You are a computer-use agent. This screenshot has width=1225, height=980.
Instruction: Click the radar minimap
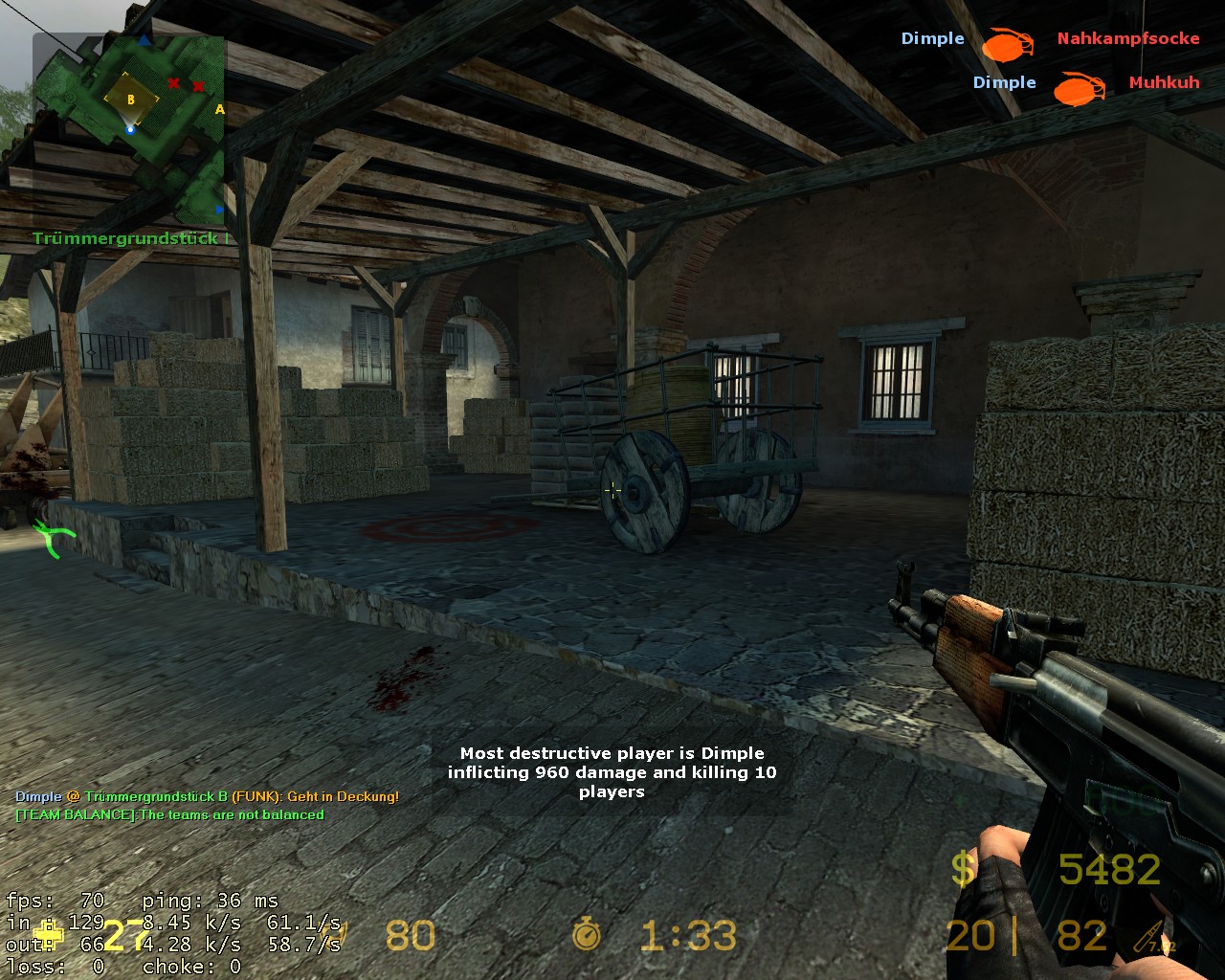click(x=129, y=129)
